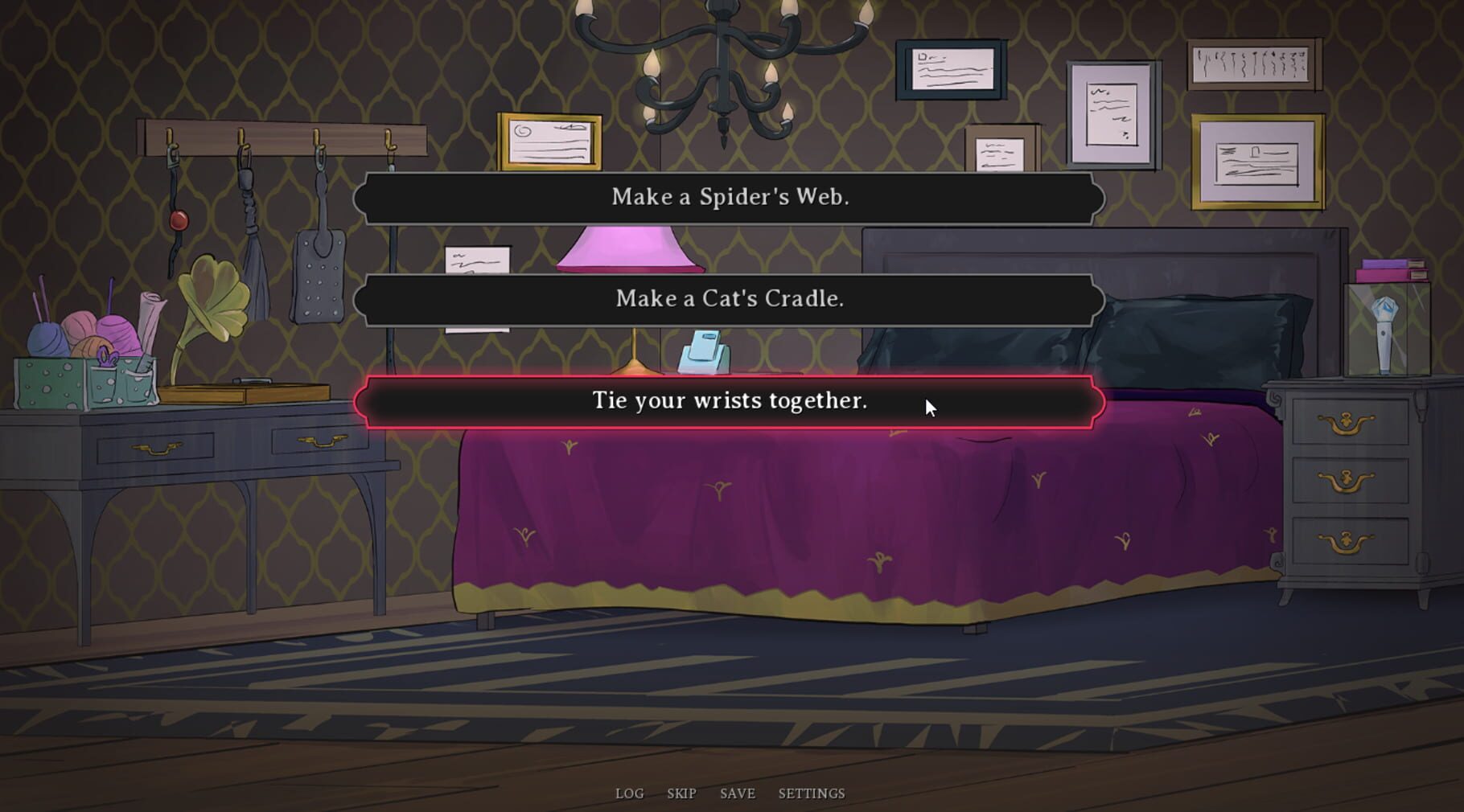Open the SAVE screen
Screen dimensions: 1464x812
737,794
